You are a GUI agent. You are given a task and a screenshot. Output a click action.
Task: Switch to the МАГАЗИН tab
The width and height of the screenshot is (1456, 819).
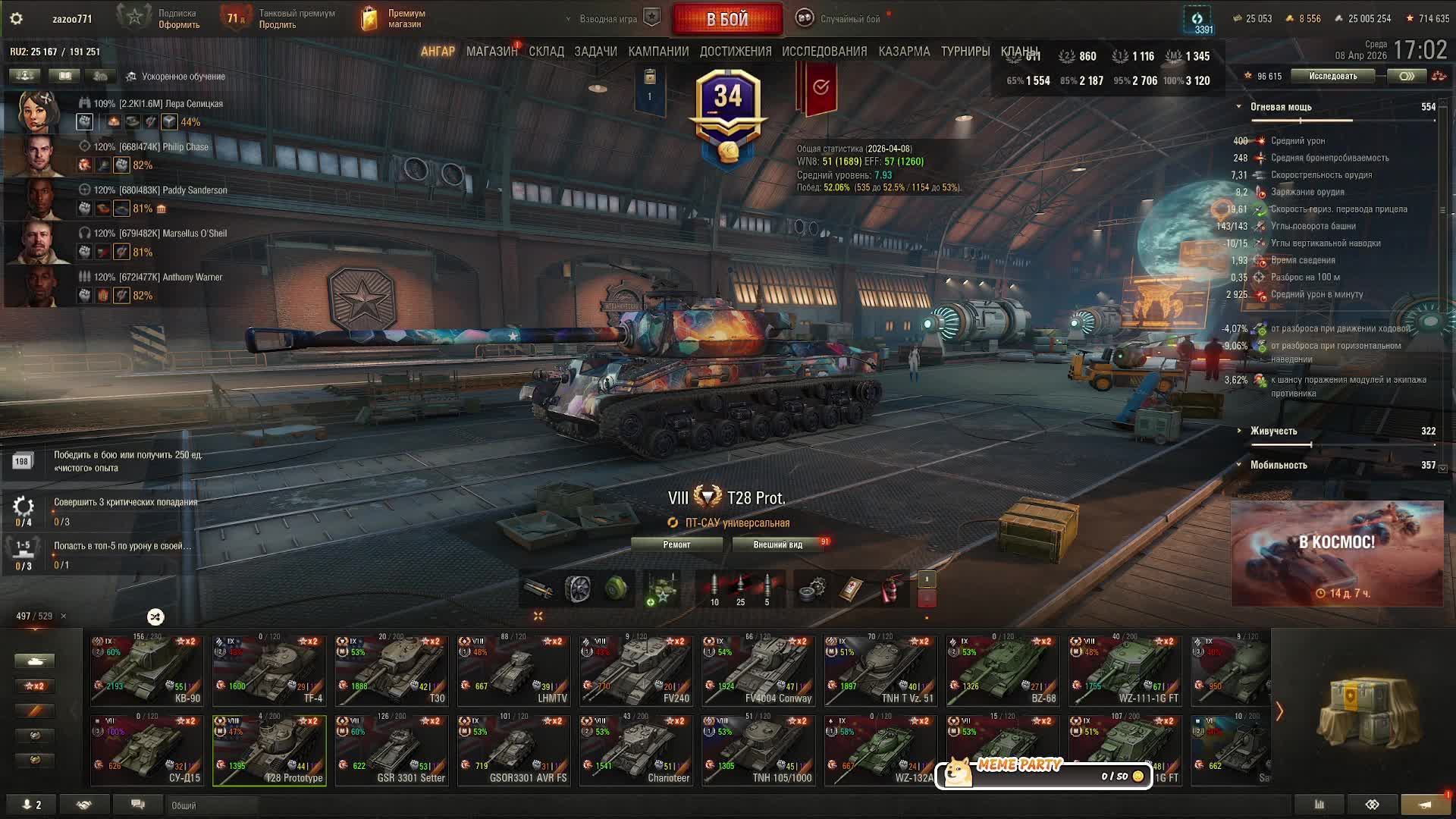(491, 52)
